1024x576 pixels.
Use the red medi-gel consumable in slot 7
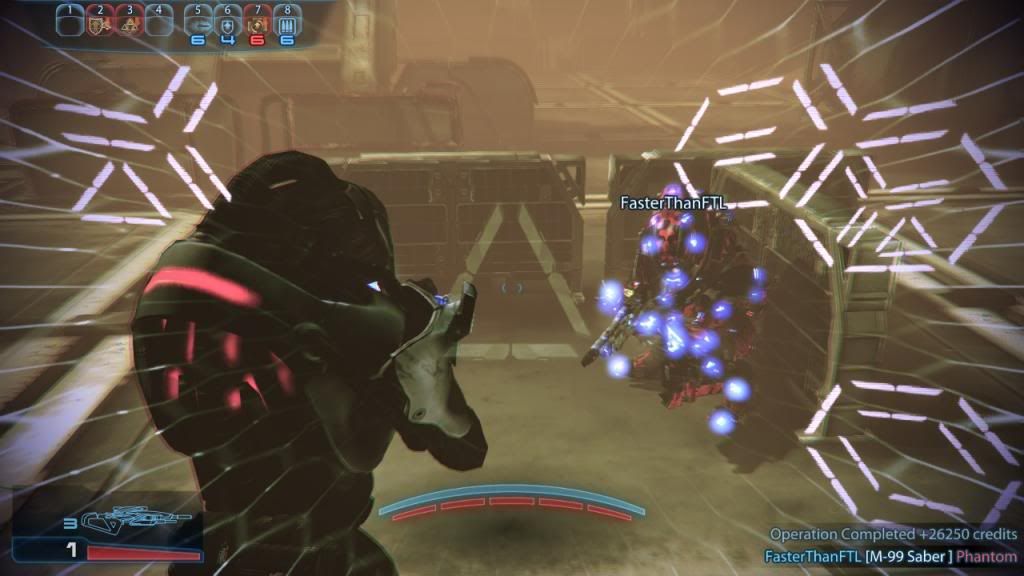point(257,22)
